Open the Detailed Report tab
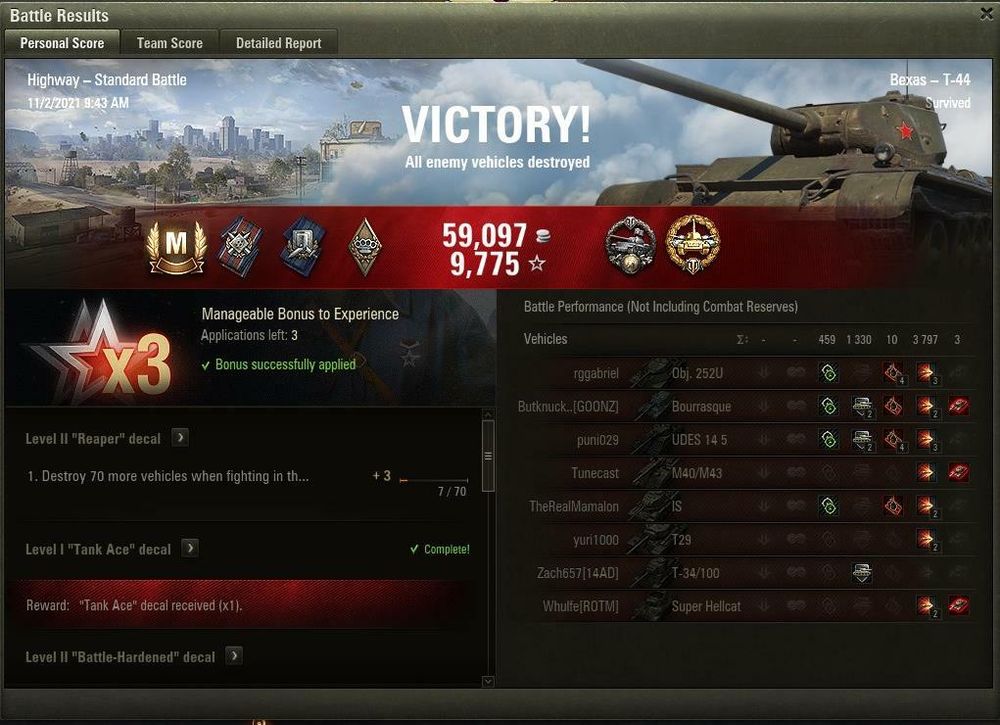 pos(278,43)
